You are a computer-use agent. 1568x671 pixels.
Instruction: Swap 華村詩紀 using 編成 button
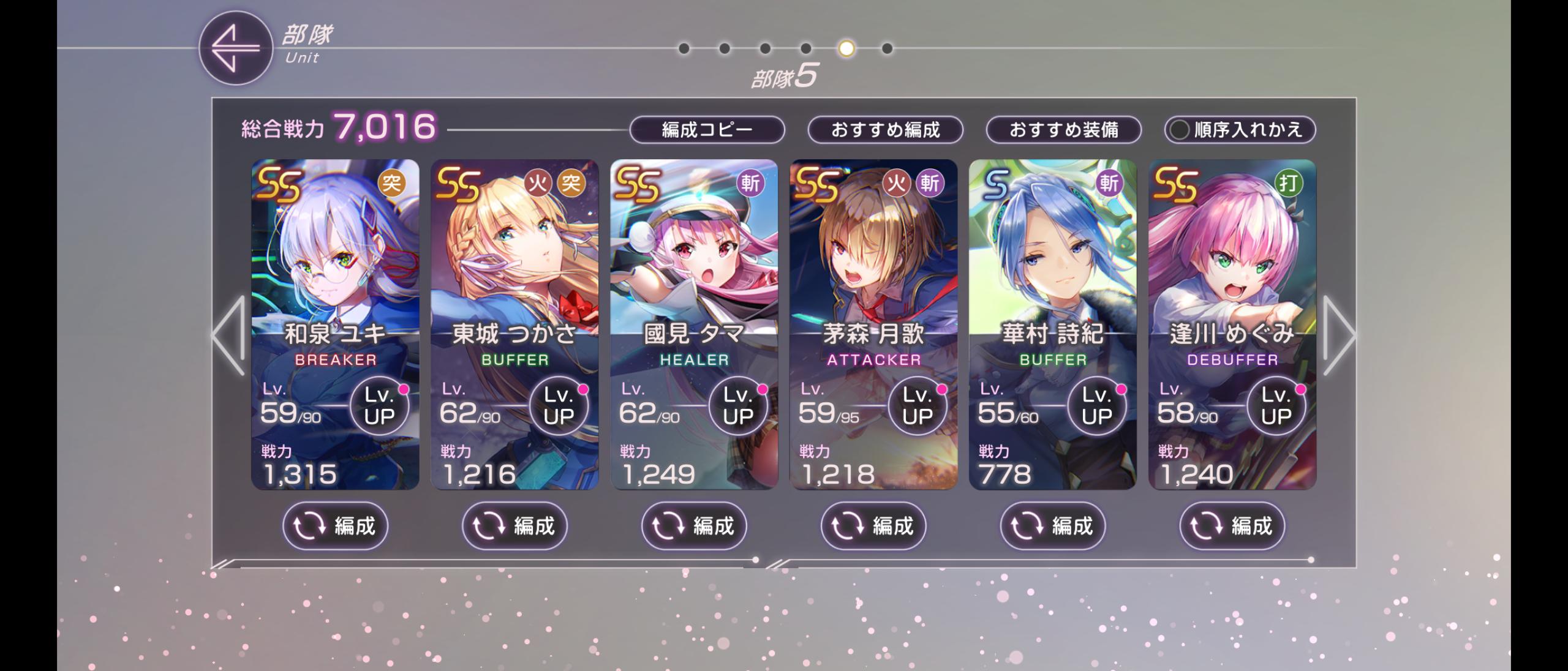point(1052,526)
